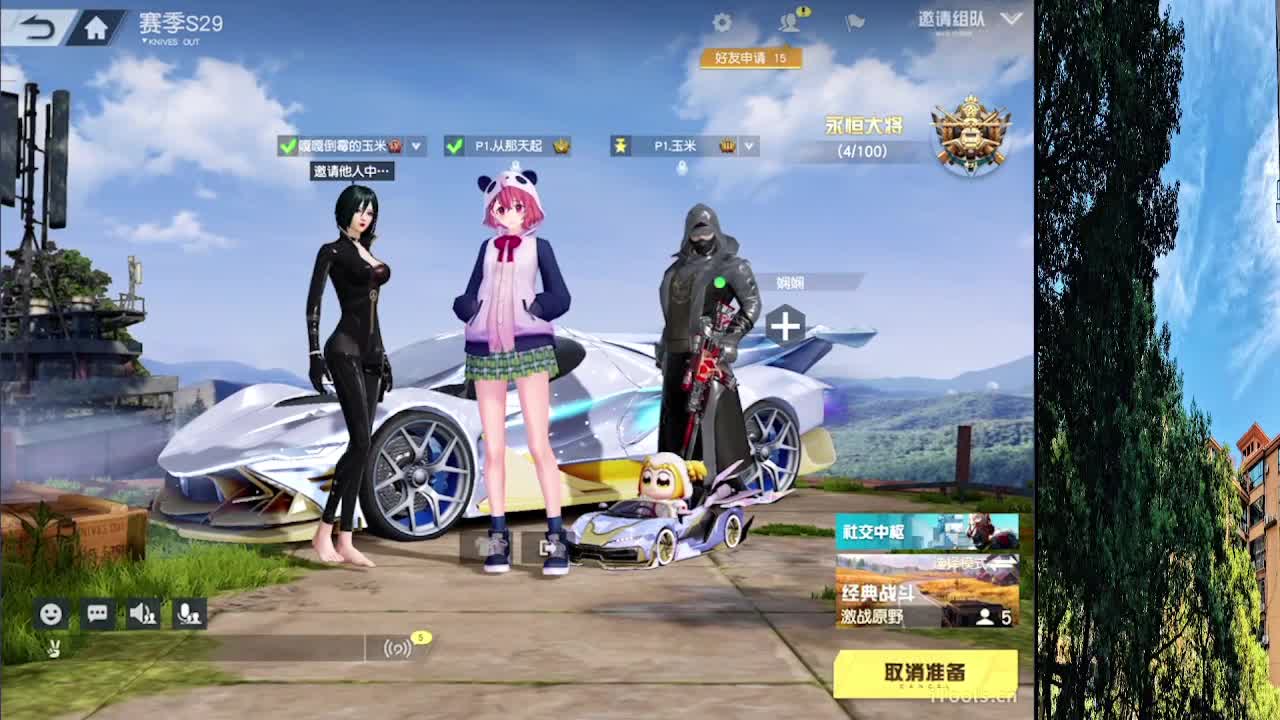Open the settings gear at the top

coord(723,21)
